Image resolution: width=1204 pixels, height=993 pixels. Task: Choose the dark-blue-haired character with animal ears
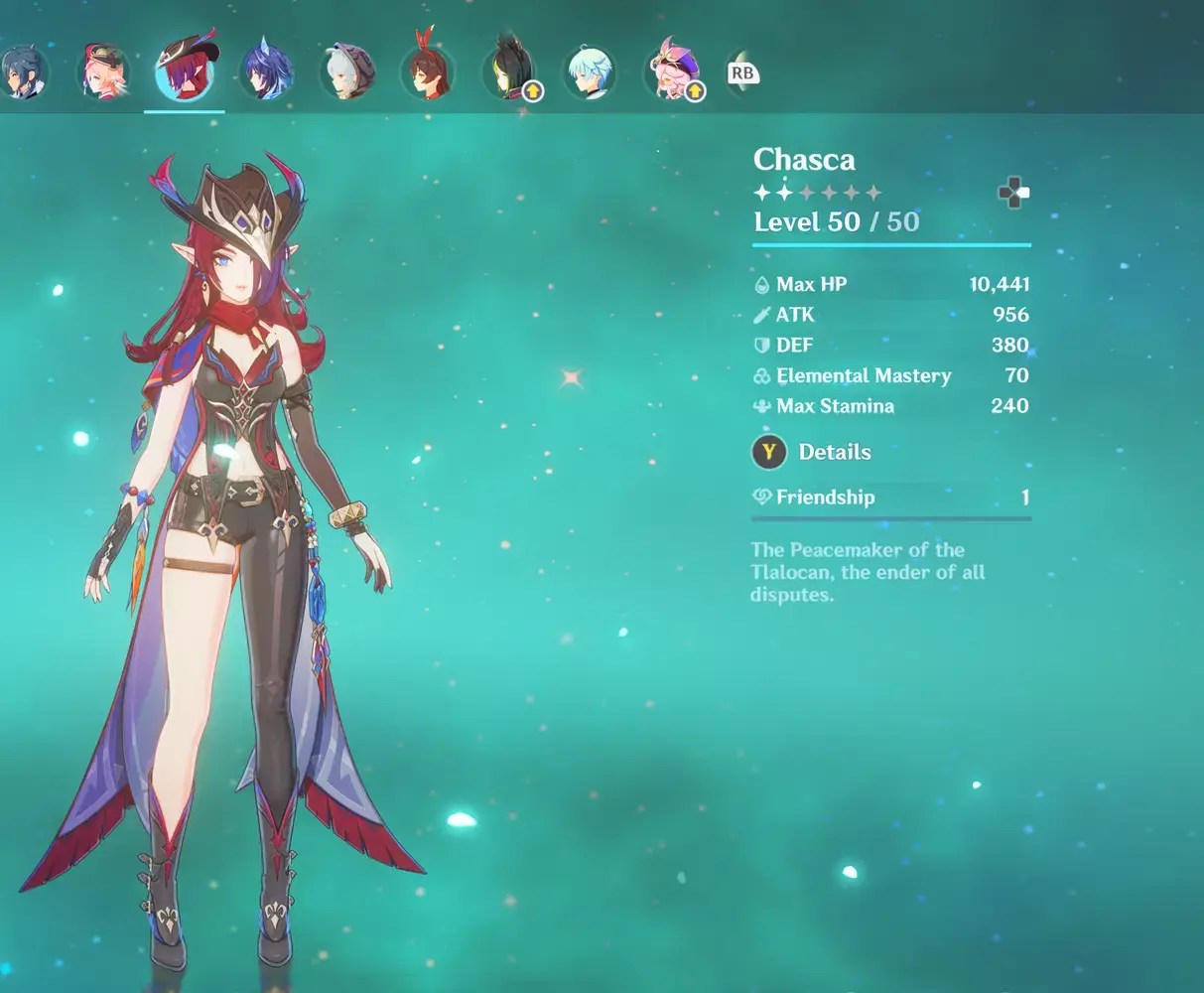point(266,71)
